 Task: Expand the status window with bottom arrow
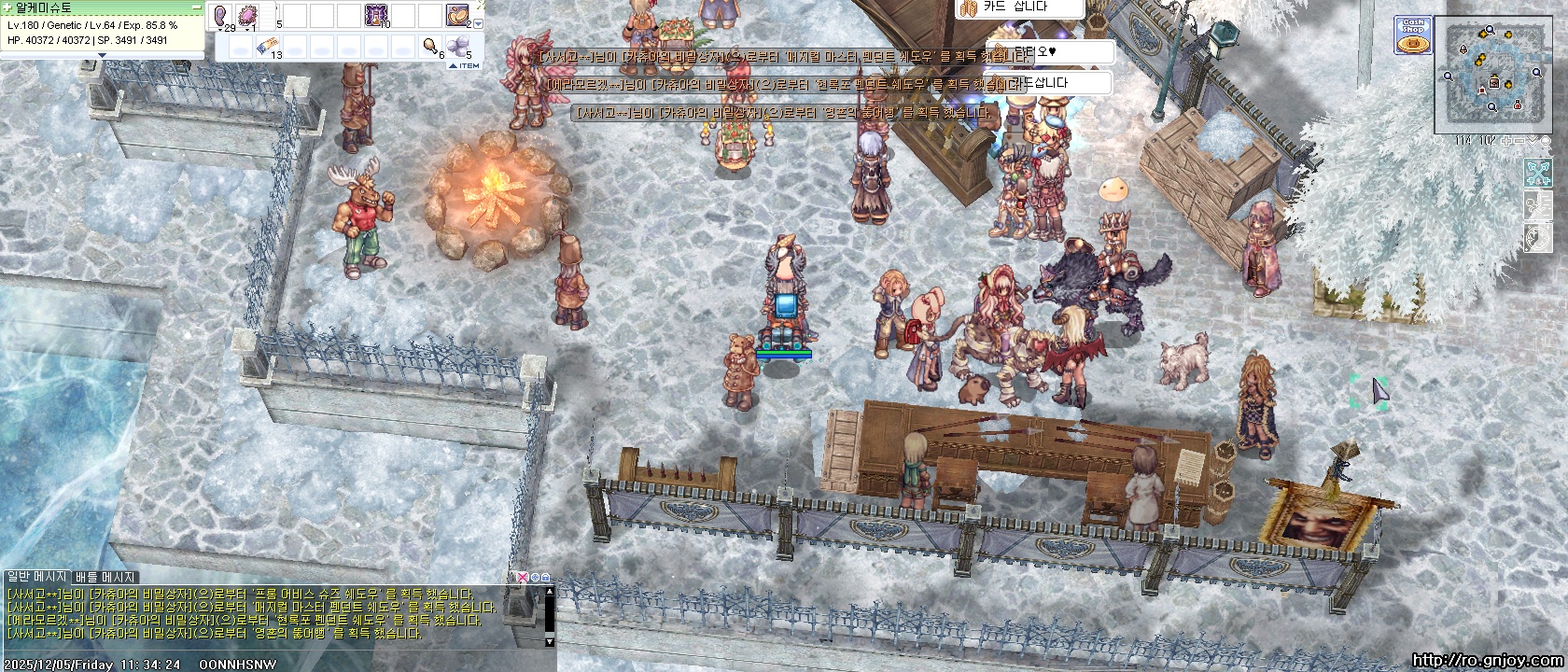[x=103, y=55]
